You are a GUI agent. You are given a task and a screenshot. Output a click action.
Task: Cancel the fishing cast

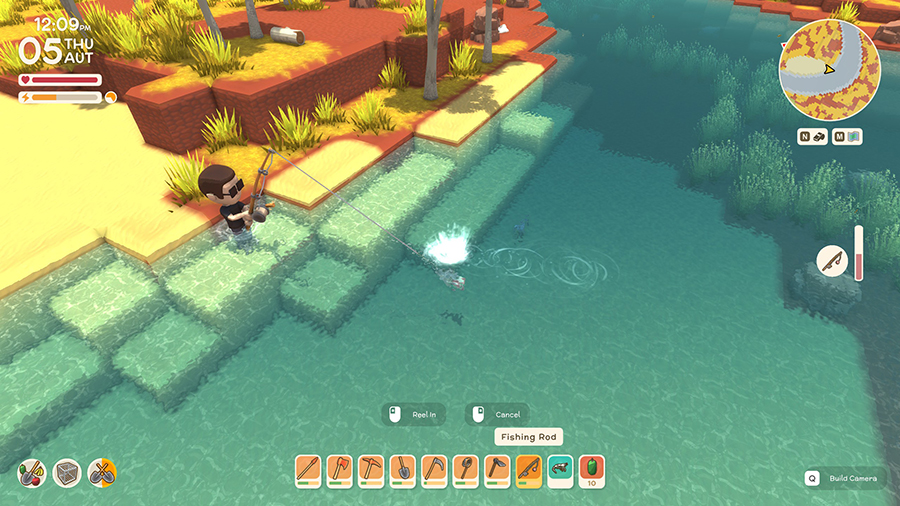tap(498, 414)
